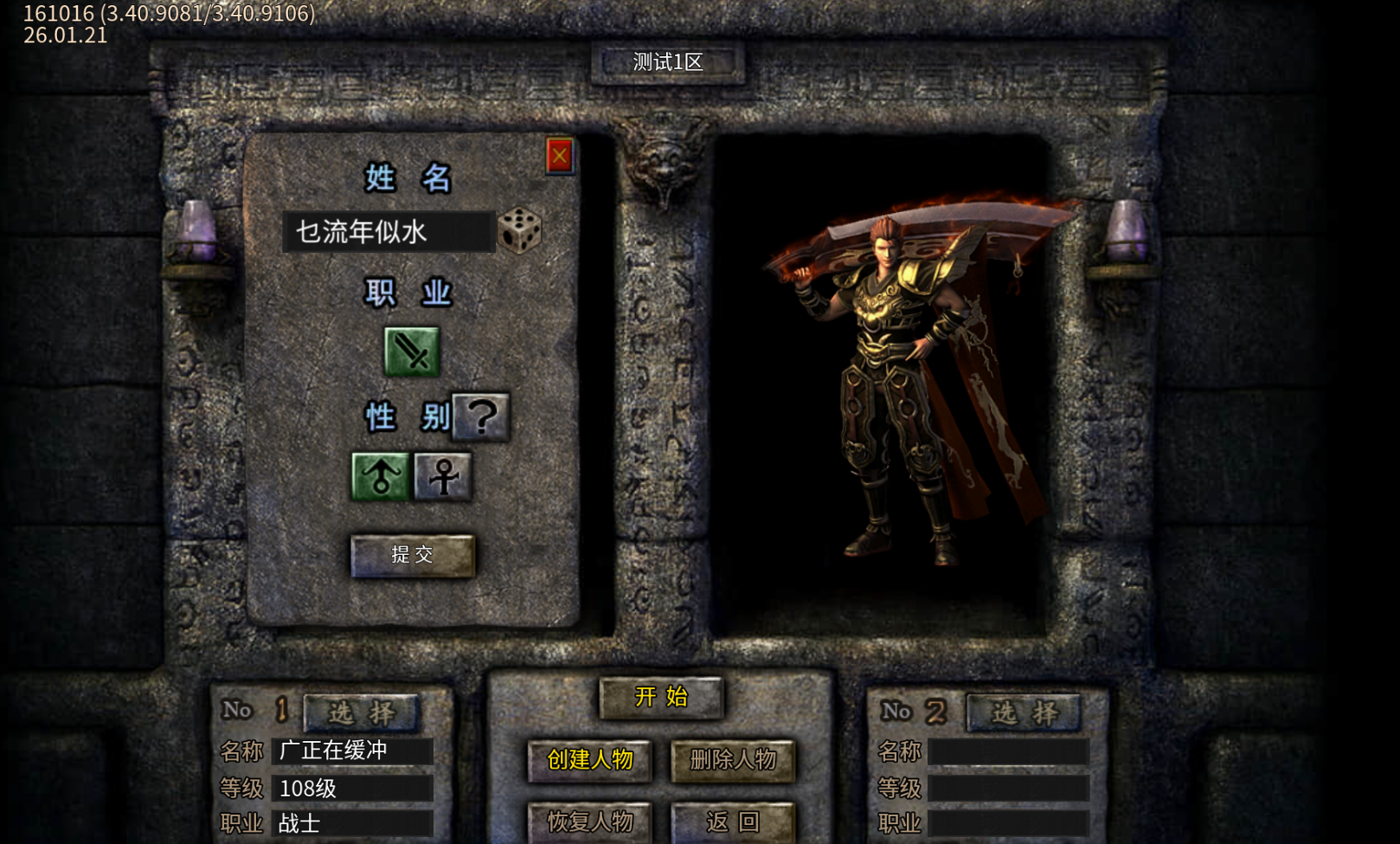Select character slot No 2 with 选择

1024,713
